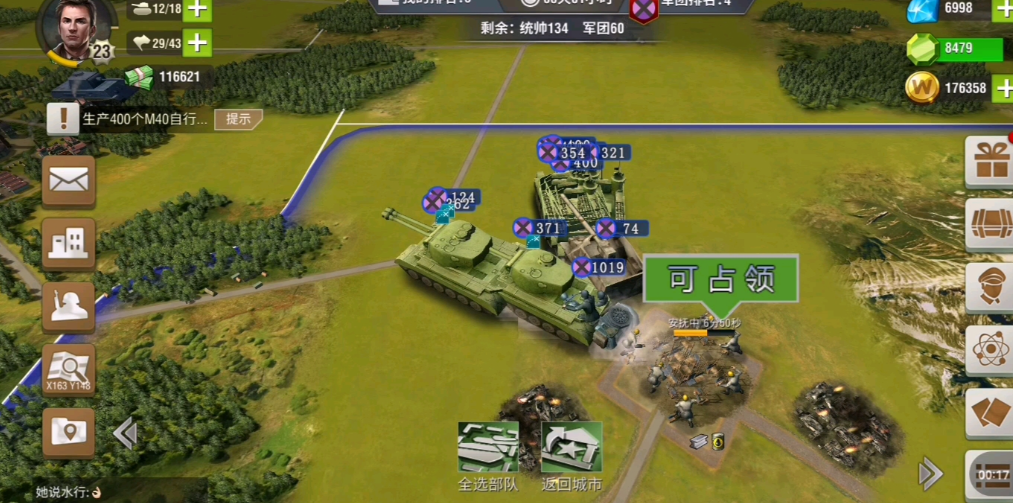Viewport: 1013px width, 503px height.
Task: Open the barrel supplies menu
Action: tap(991, 224)
